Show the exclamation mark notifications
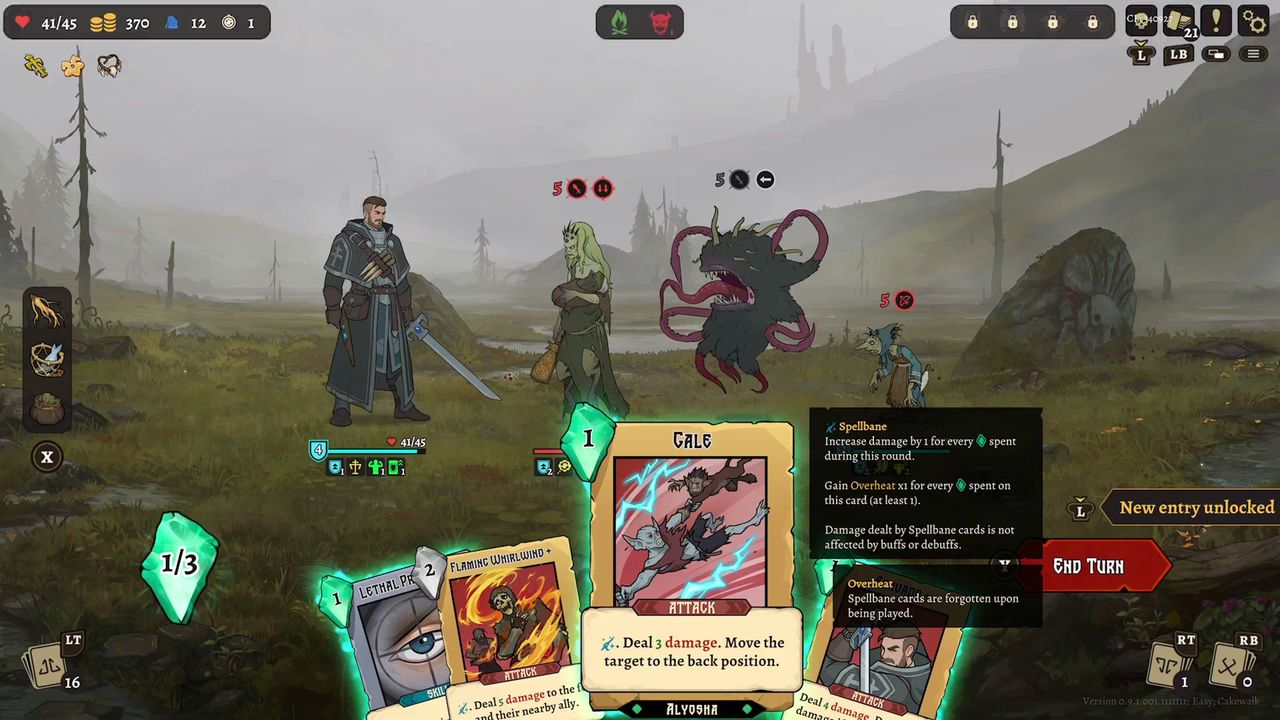 point(1216,20)
